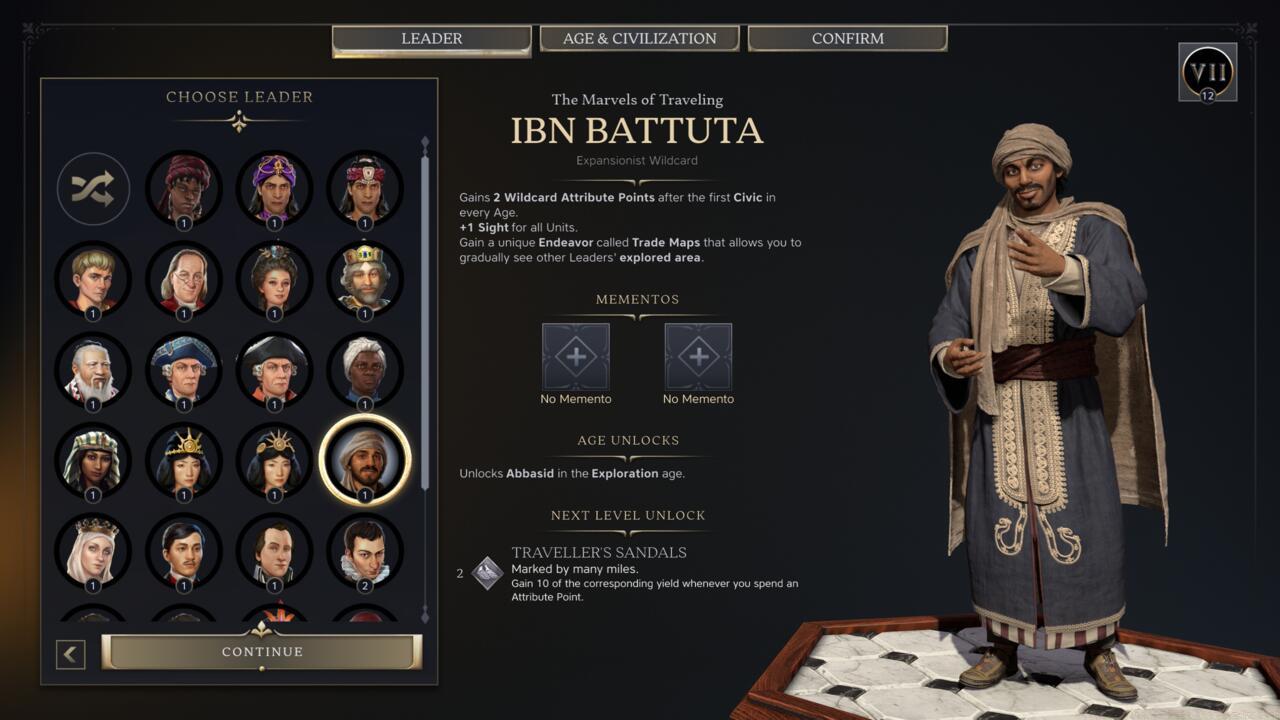Open the CONFIRM tab

click(846, 38)
